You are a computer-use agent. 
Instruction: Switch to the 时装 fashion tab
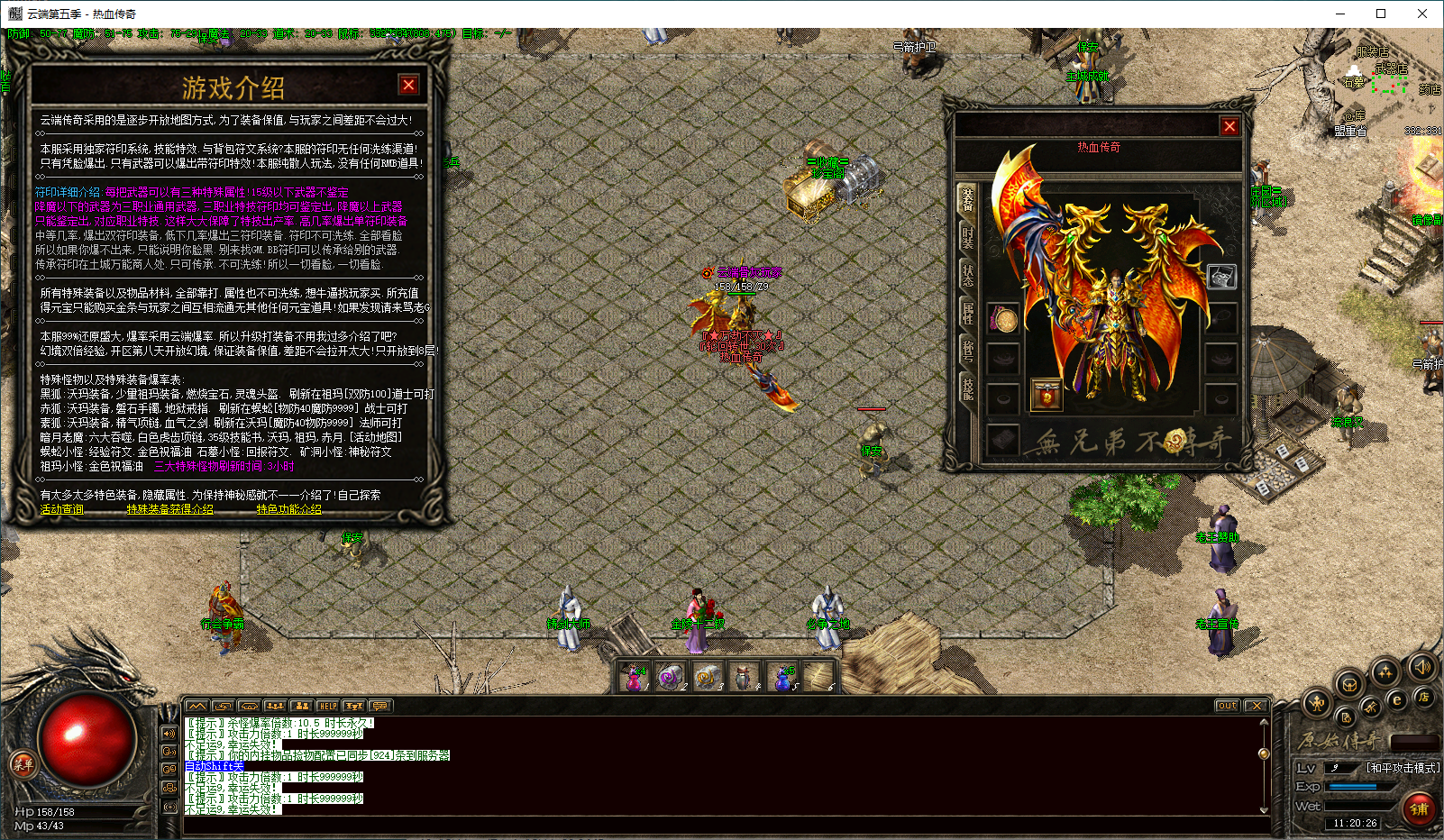point(967,236)
